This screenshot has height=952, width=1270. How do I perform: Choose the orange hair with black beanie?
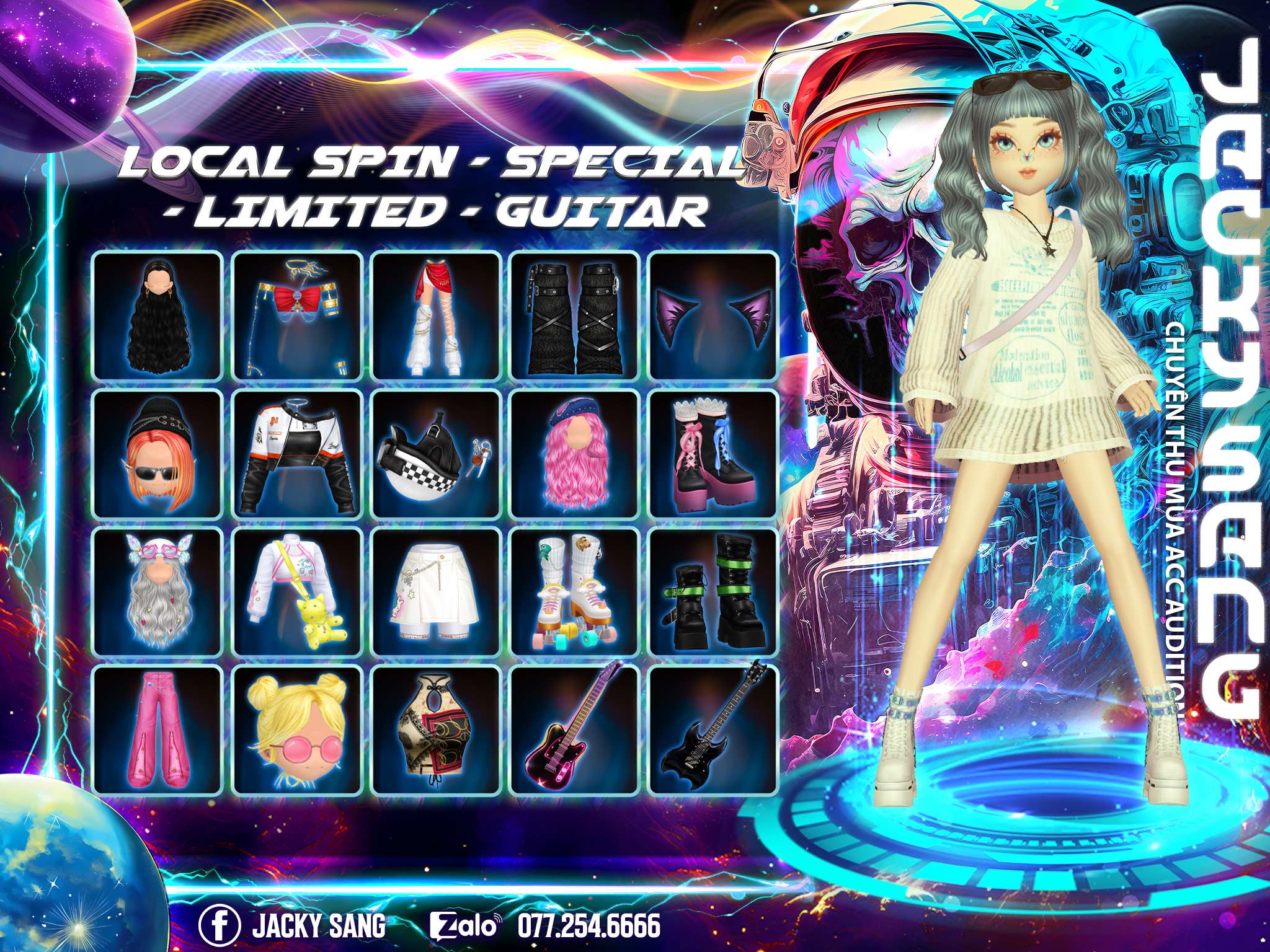pyautogui.click(x=158, y=454)
